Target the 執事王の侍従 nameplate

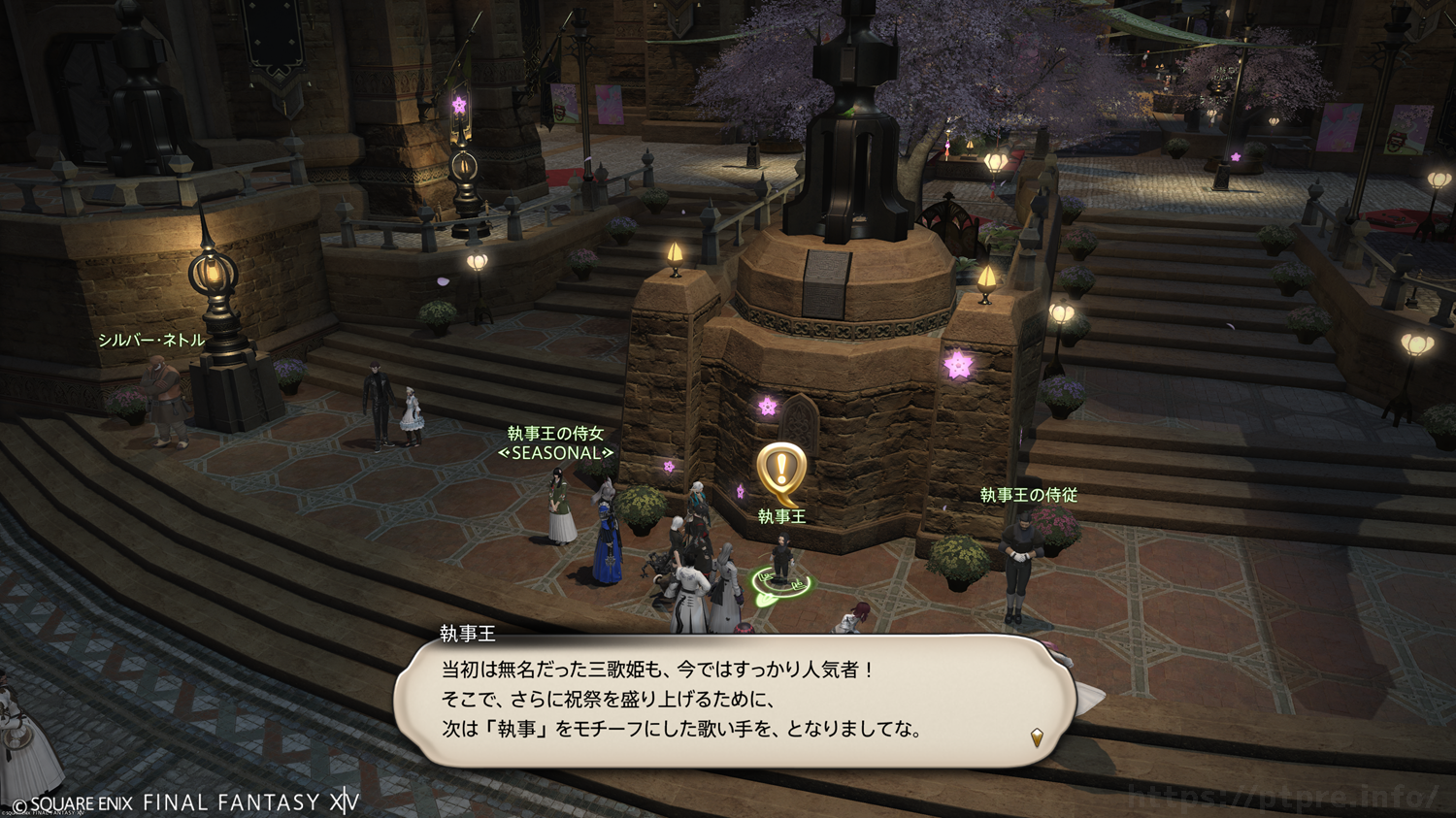pos(1029,495)
